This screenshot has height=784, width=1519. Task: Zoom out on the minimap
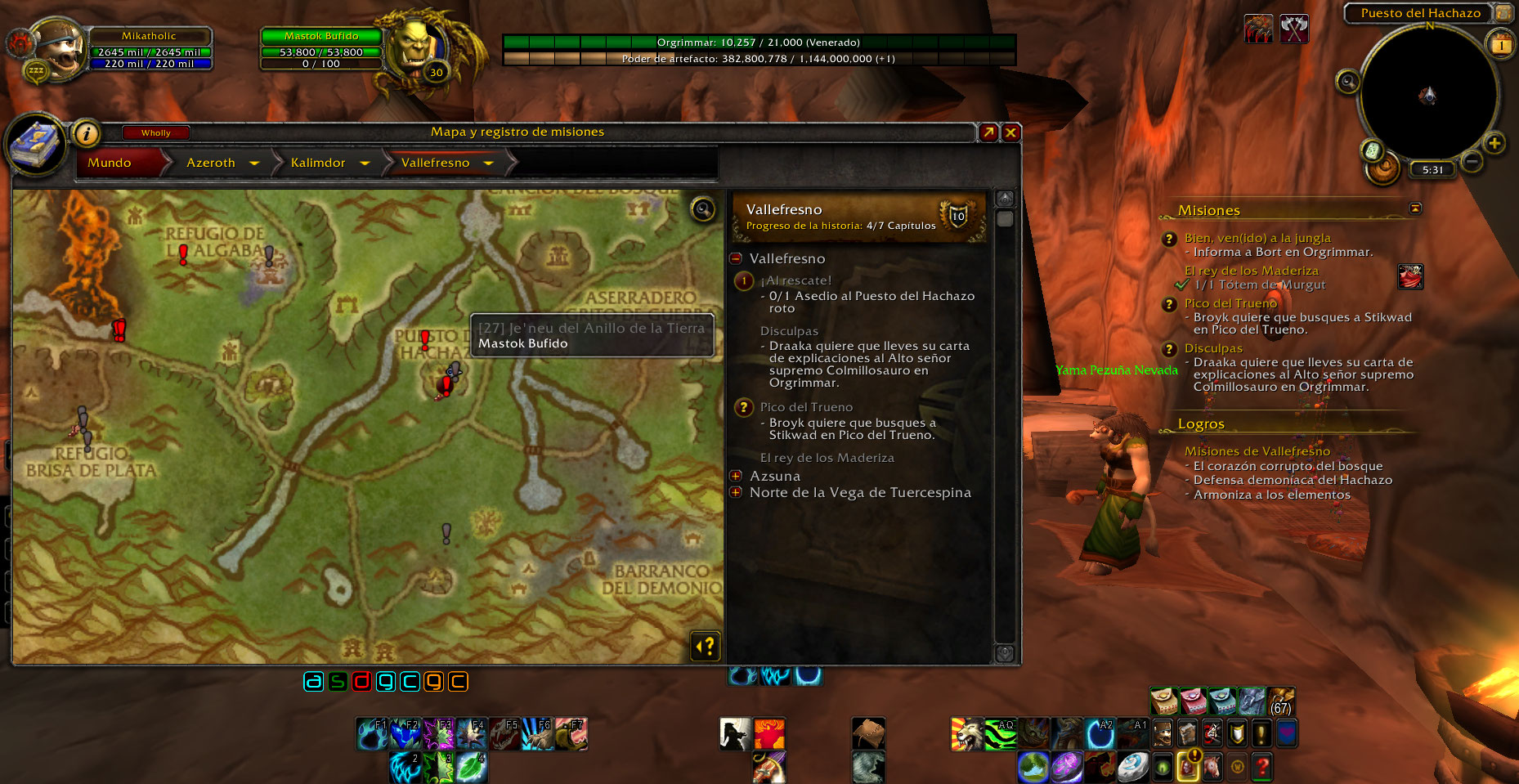tap(1472, 161)
